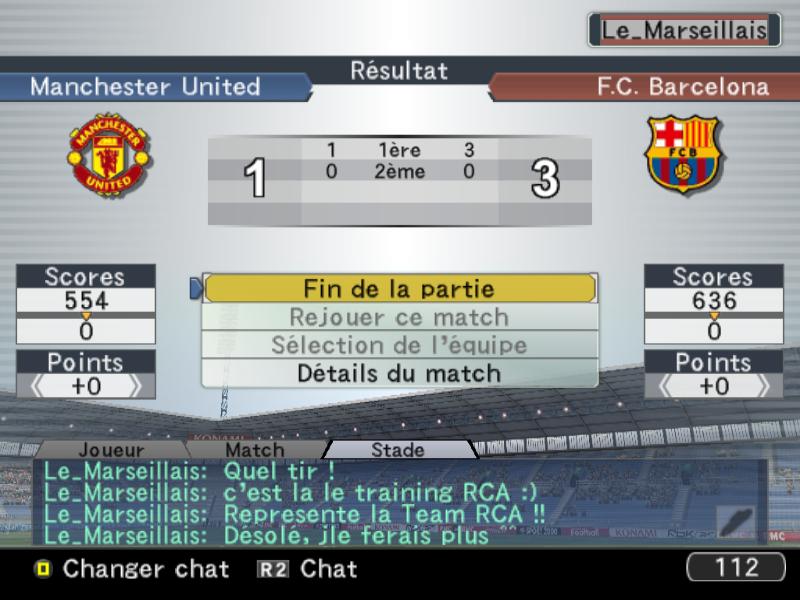Switch to the Joueur chat tab
The image size is (800, 600).
(x=110, y=450)
